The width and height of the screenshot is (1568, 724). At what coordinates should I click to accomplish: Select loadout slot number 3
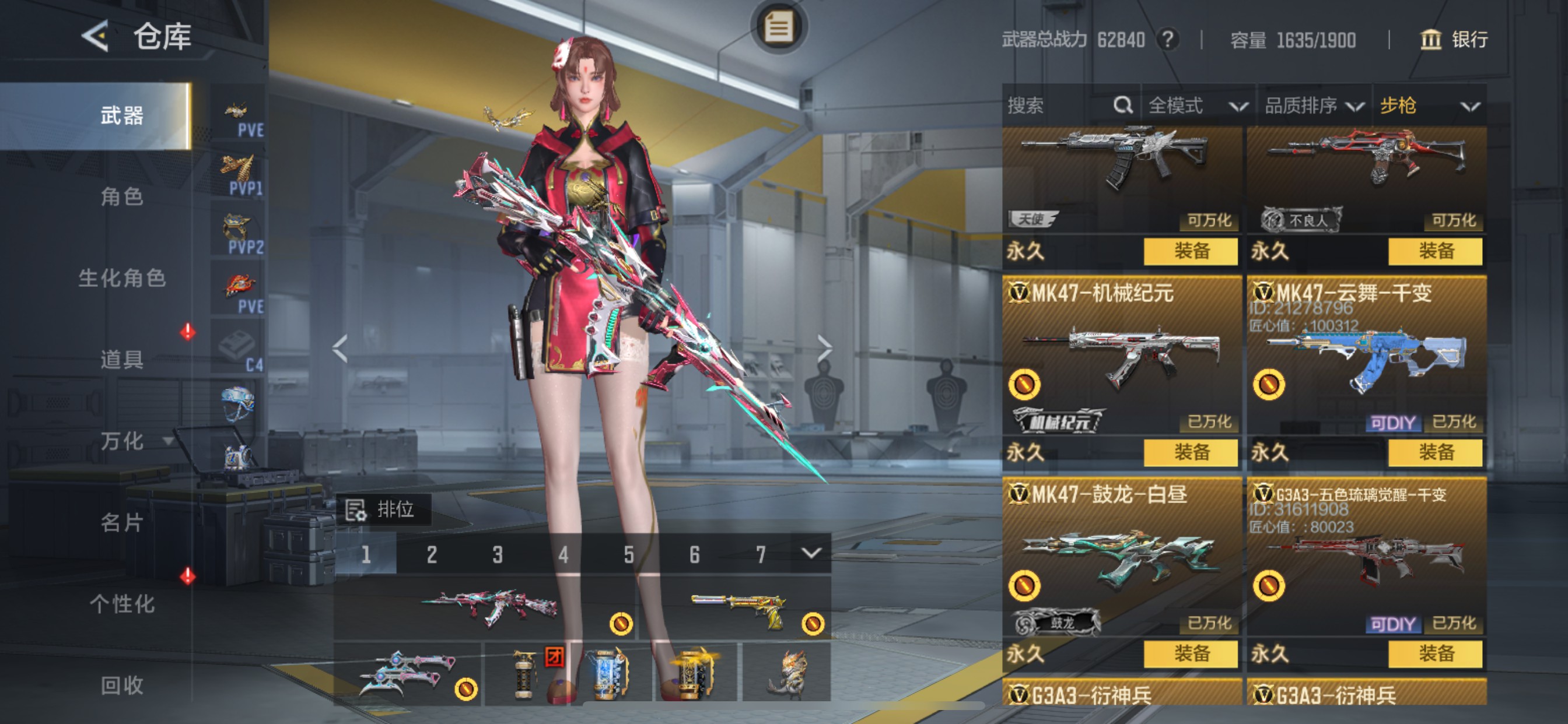click(498, 554)
